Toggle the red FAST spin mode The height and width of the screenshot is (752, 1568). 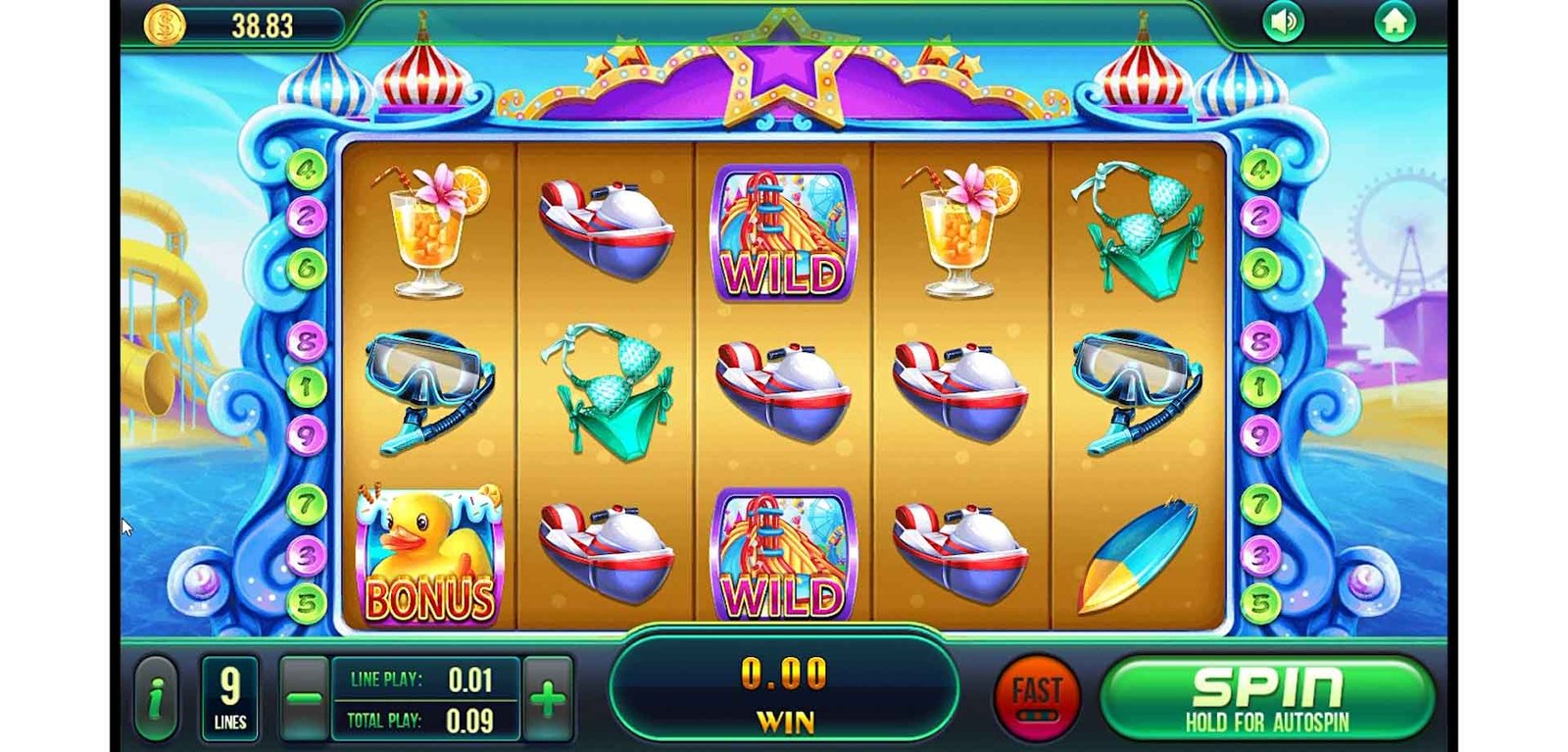point(1036,697)
